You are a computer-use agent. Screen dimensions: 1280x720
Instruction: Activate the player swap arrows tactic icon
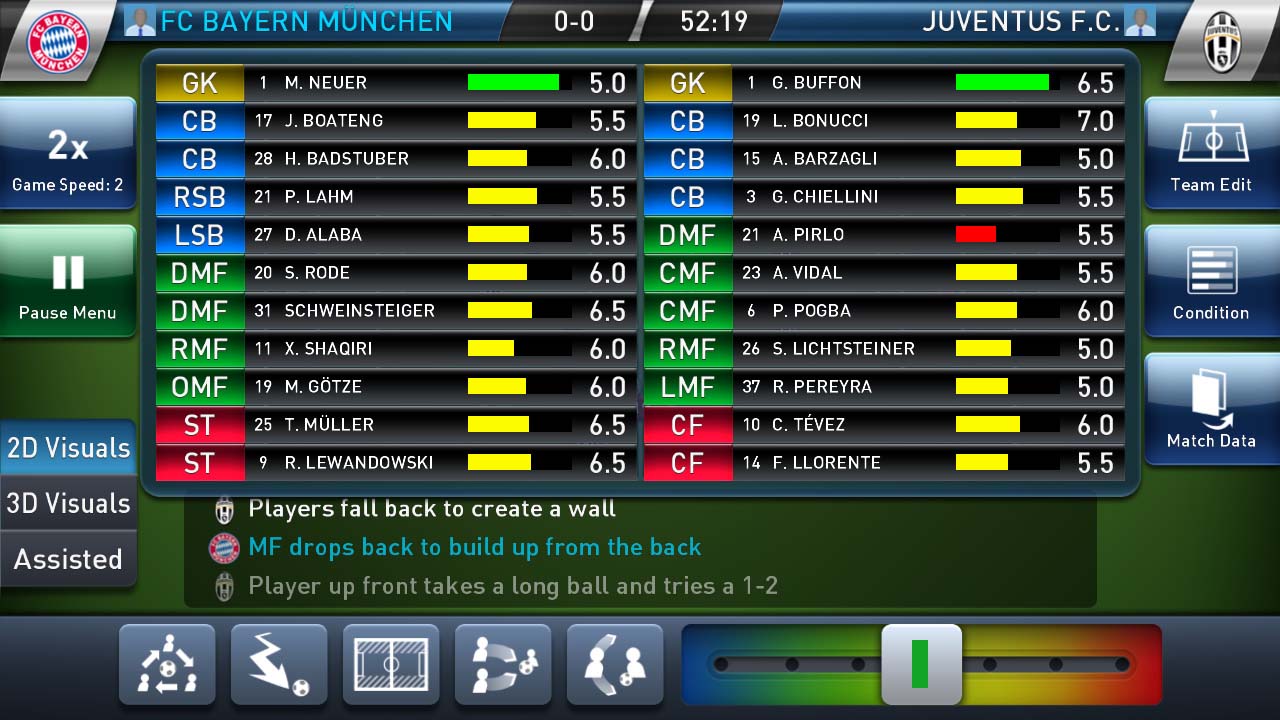503,664
